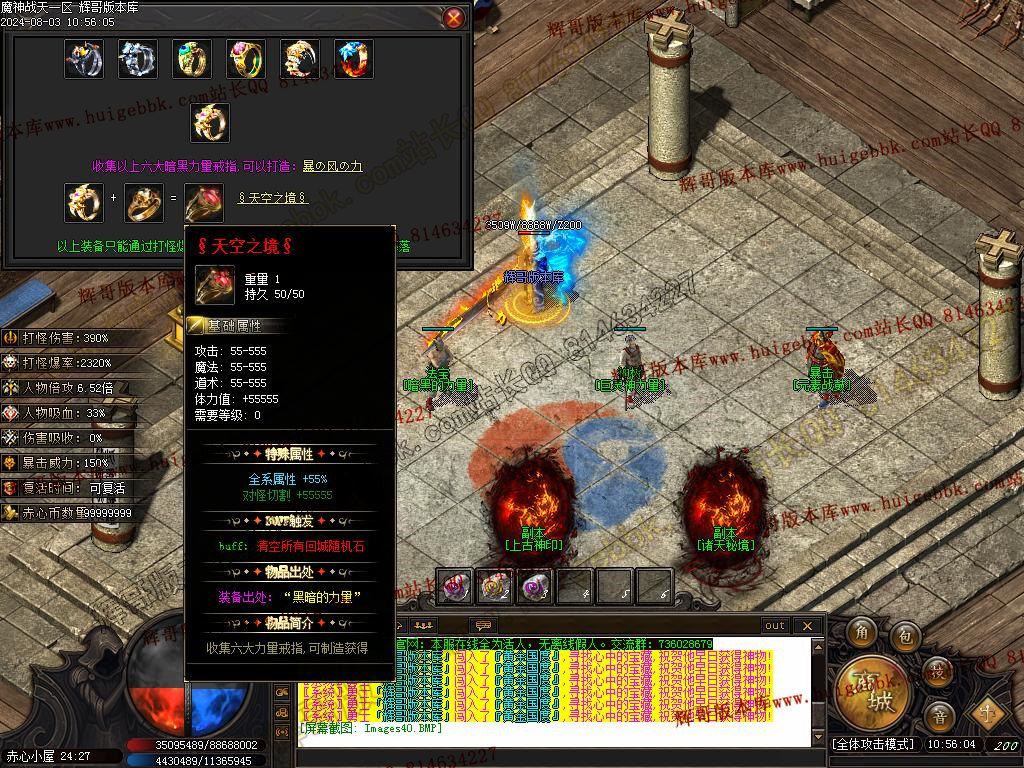Click the speech bubble chat channel icon
The image size is (1024, 768).
tap(486, 624)
